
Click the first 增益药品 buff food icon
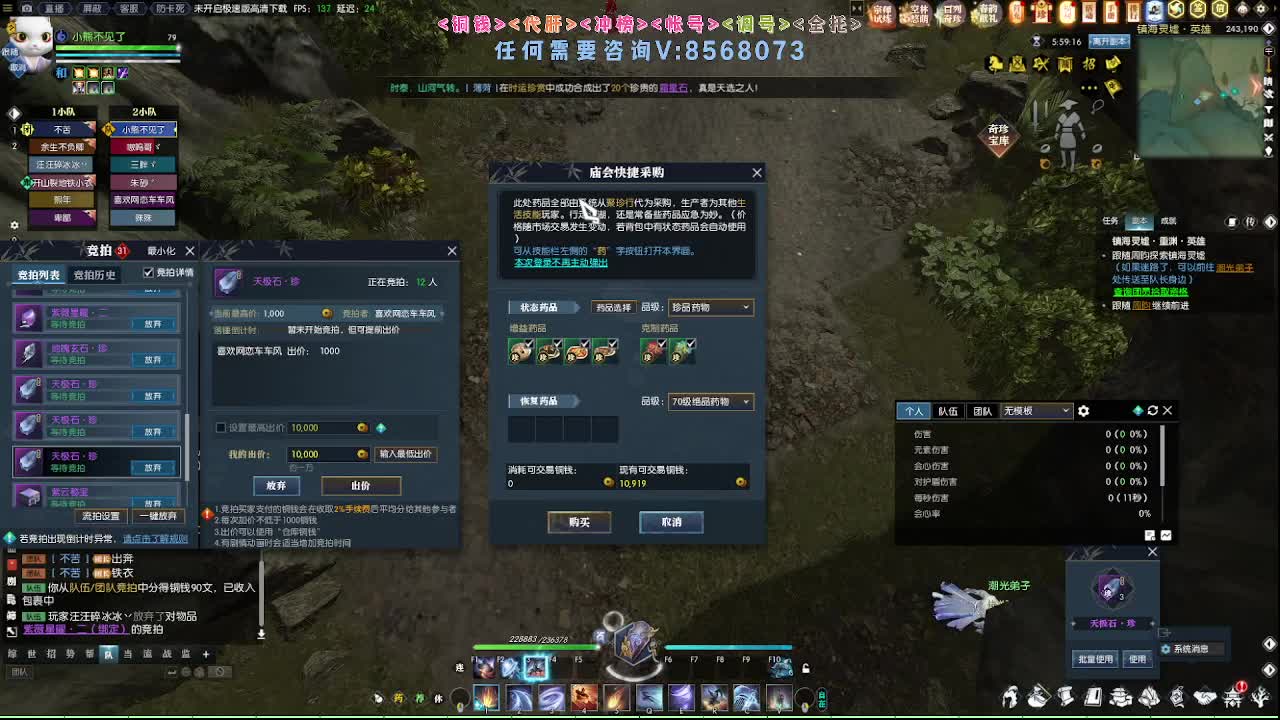click(519, 351)
